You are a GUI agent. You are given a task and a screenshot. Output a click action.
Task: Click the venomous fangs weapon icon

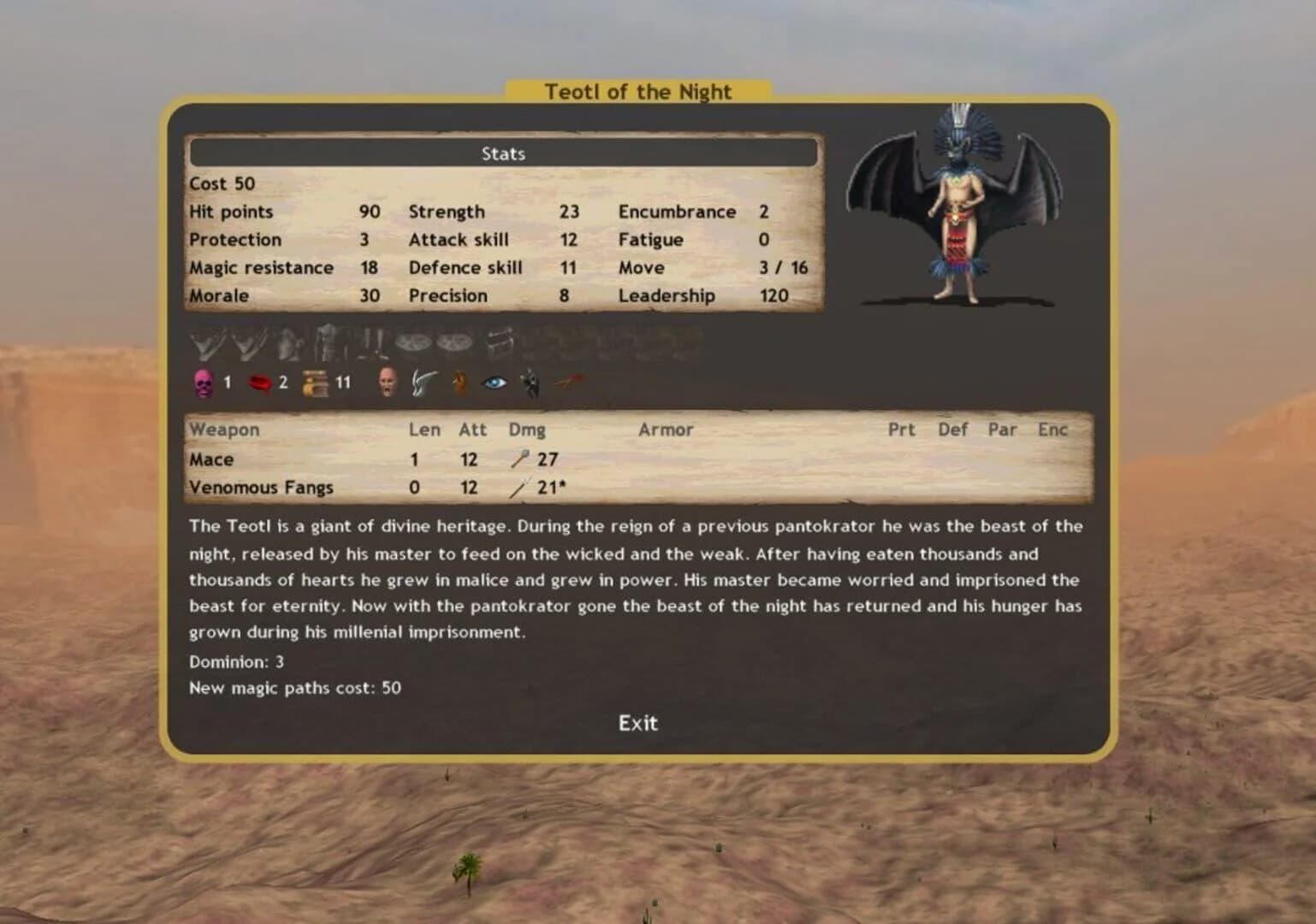(x=519, y=487)
